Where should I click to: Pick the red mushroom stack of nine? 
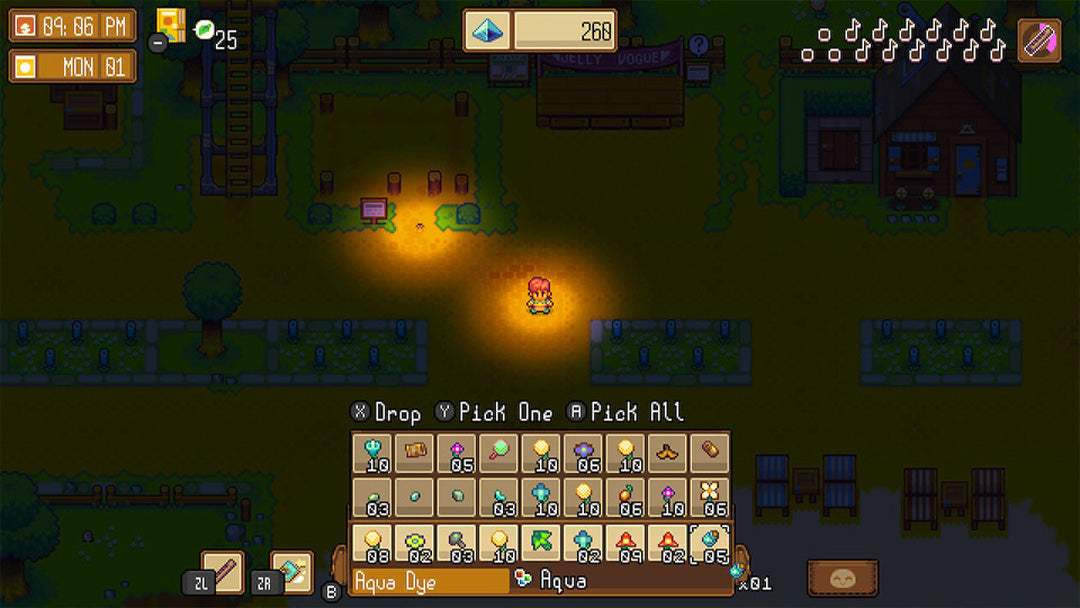[x=625, y=543]
